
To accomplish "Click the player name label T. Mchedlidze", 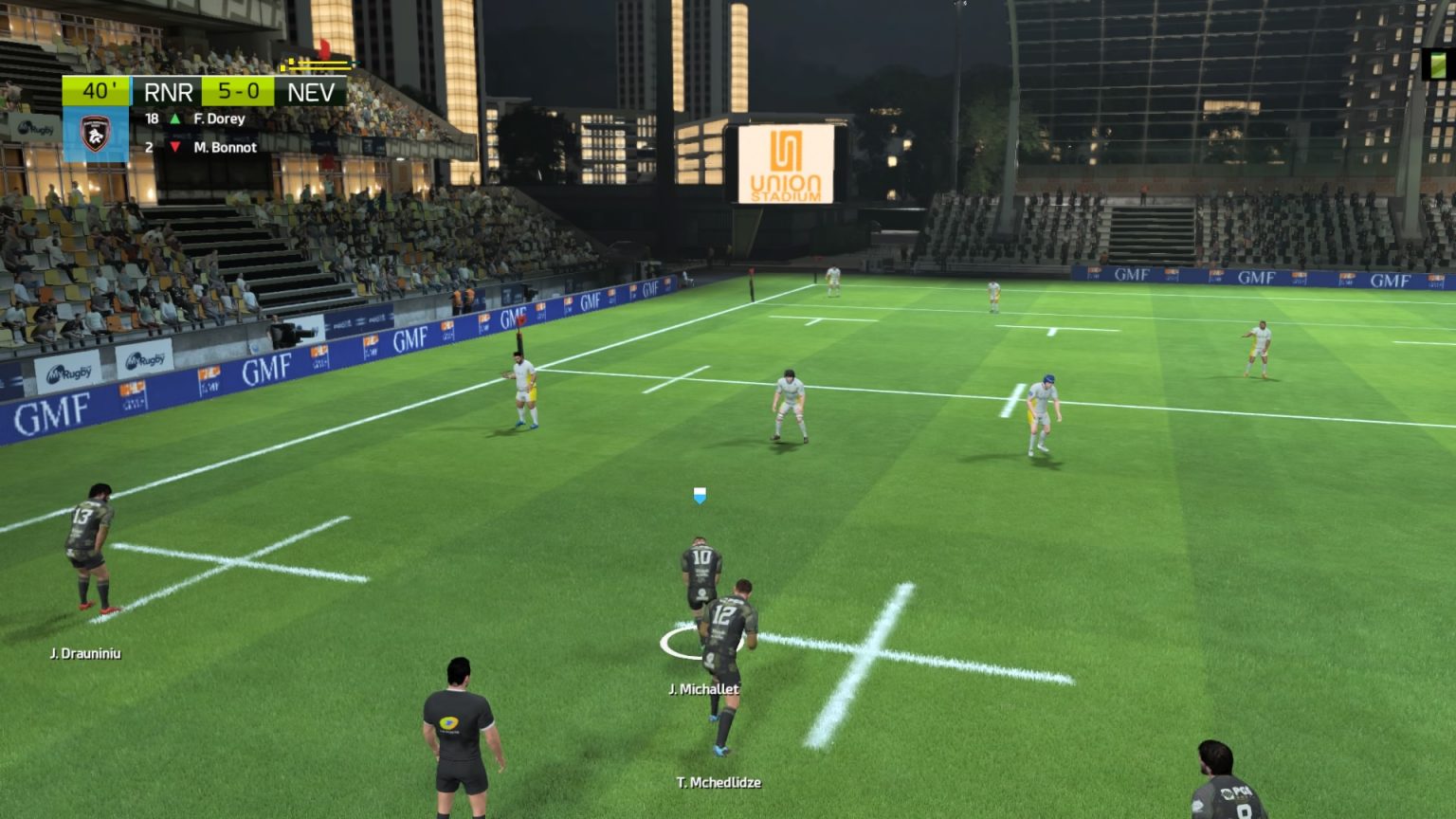I will point(719,784).
